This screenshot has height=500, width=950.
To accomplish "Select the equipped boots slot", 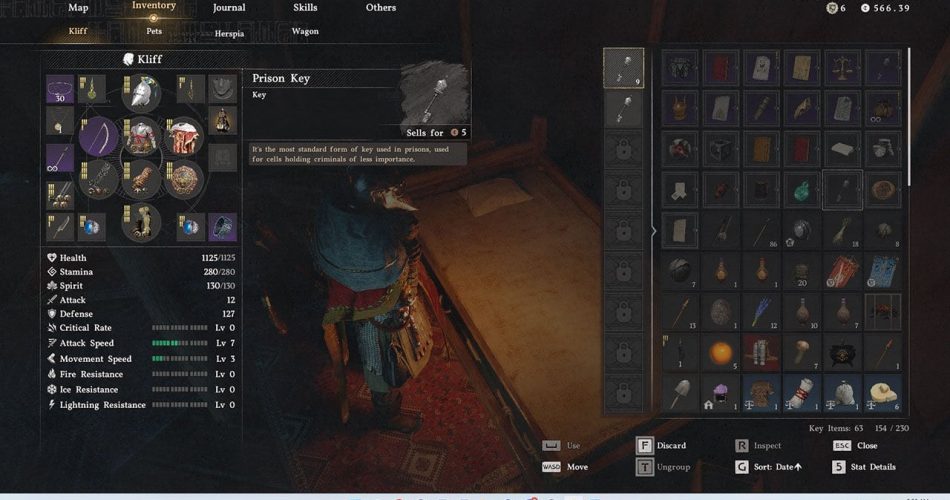I will [x=141, y=222].
